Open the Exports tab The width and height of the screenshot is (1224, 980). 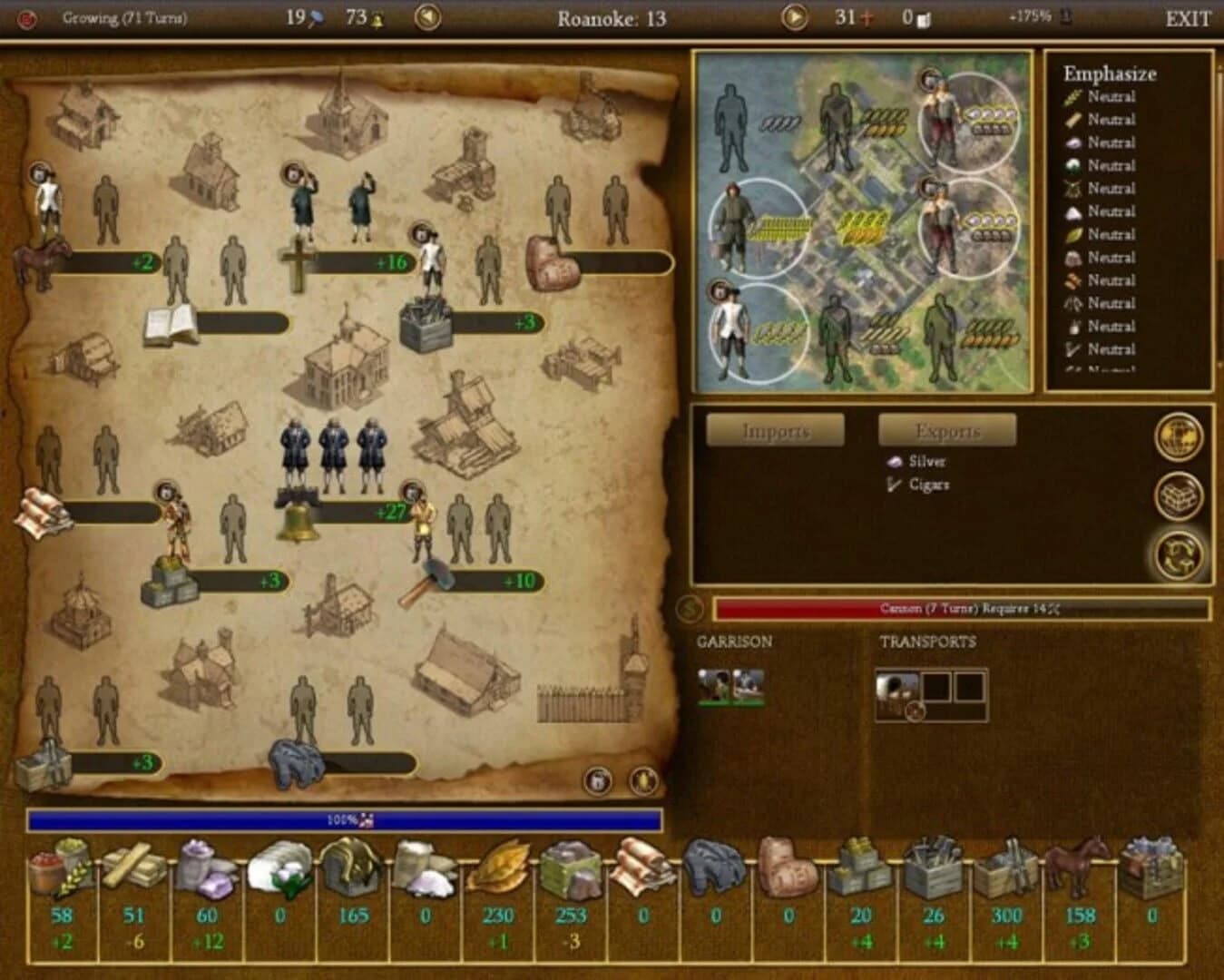tap(949, 428)
